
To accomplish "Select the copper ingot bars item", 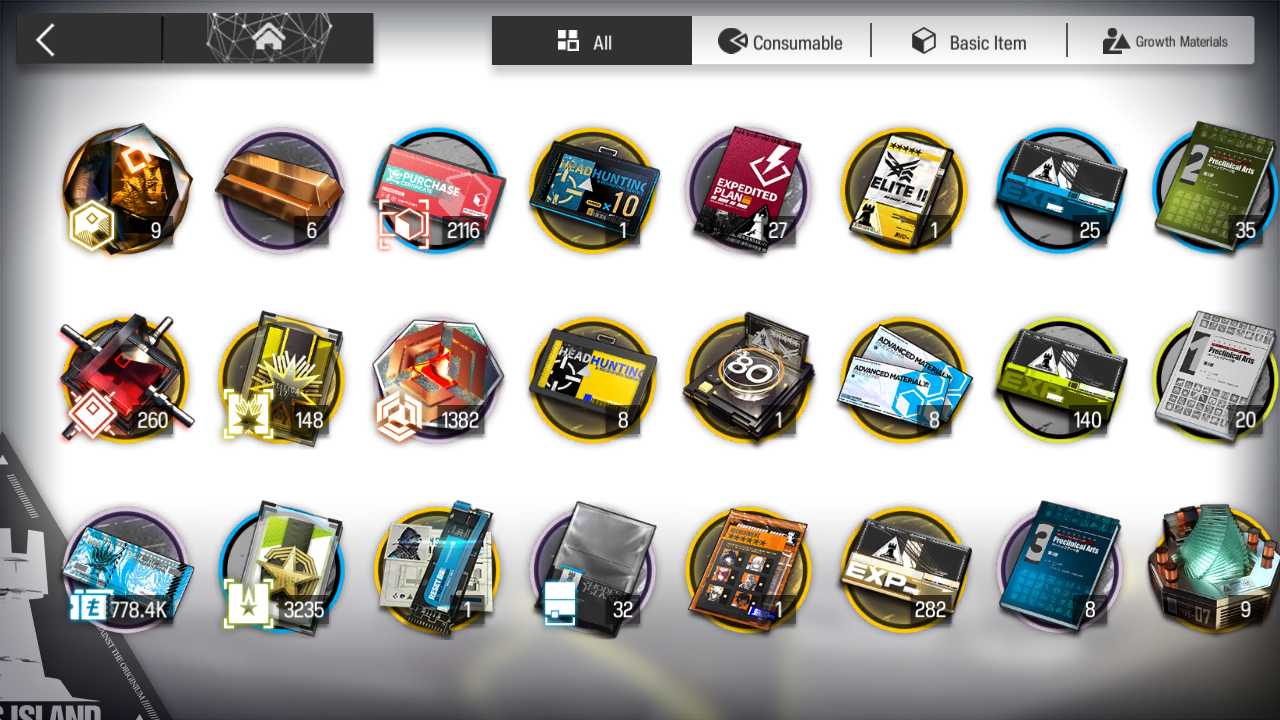I will click(280, 190).
